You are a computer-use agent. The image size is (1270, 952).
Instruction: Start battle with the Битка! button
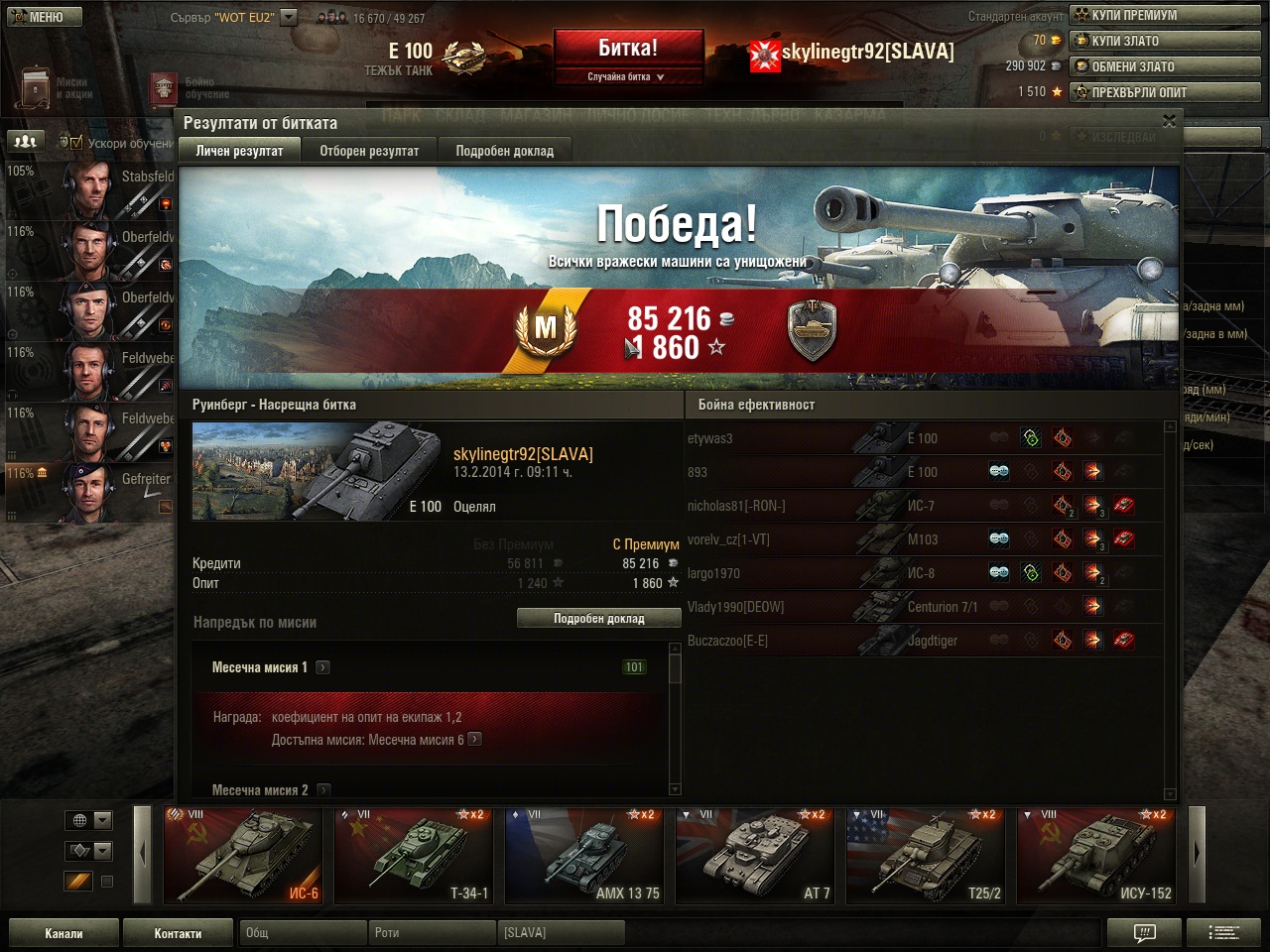point(627,48)
